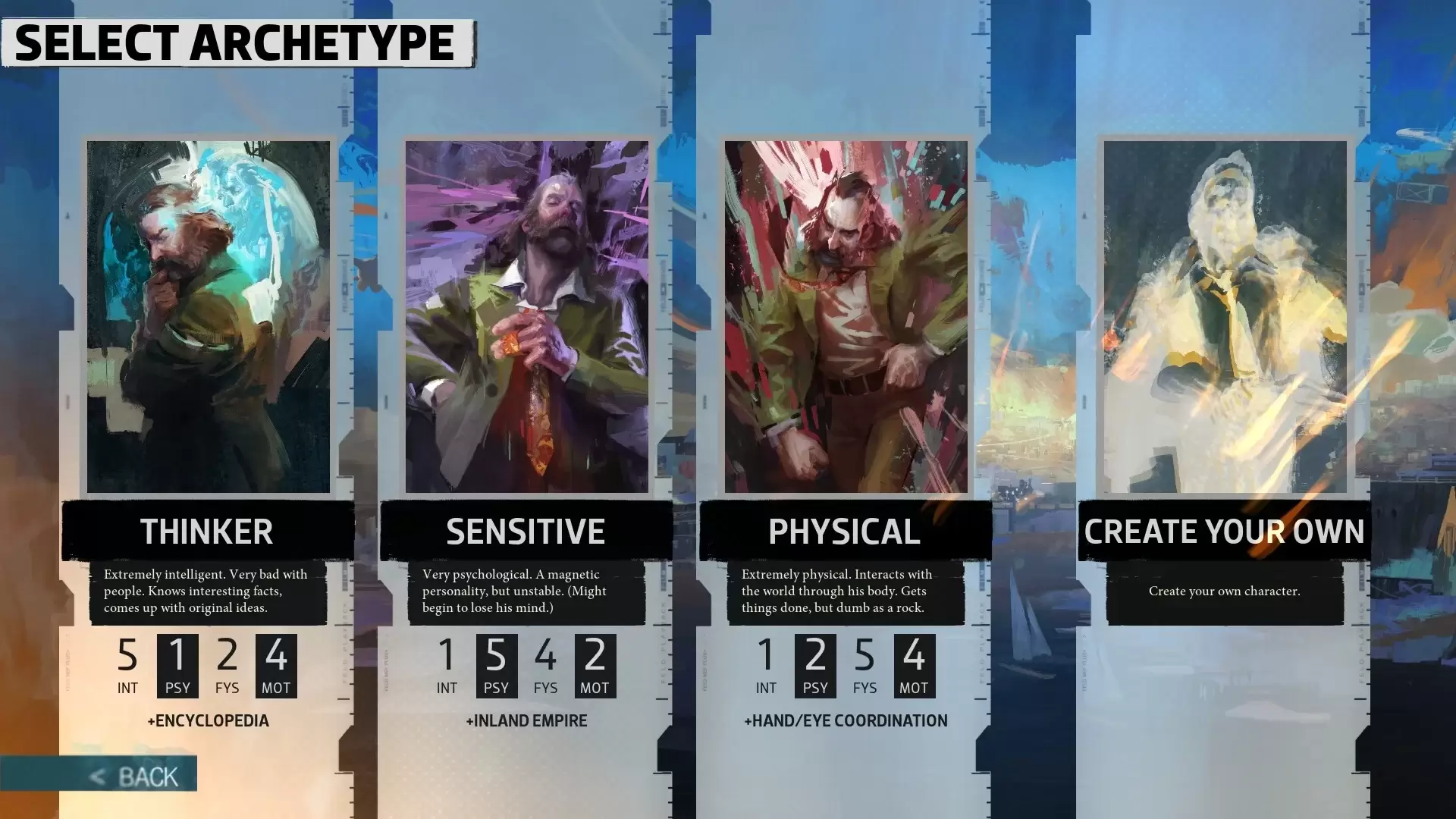
Task: Click the back arrow chevron icon
Action: click(x=96, y=775)
